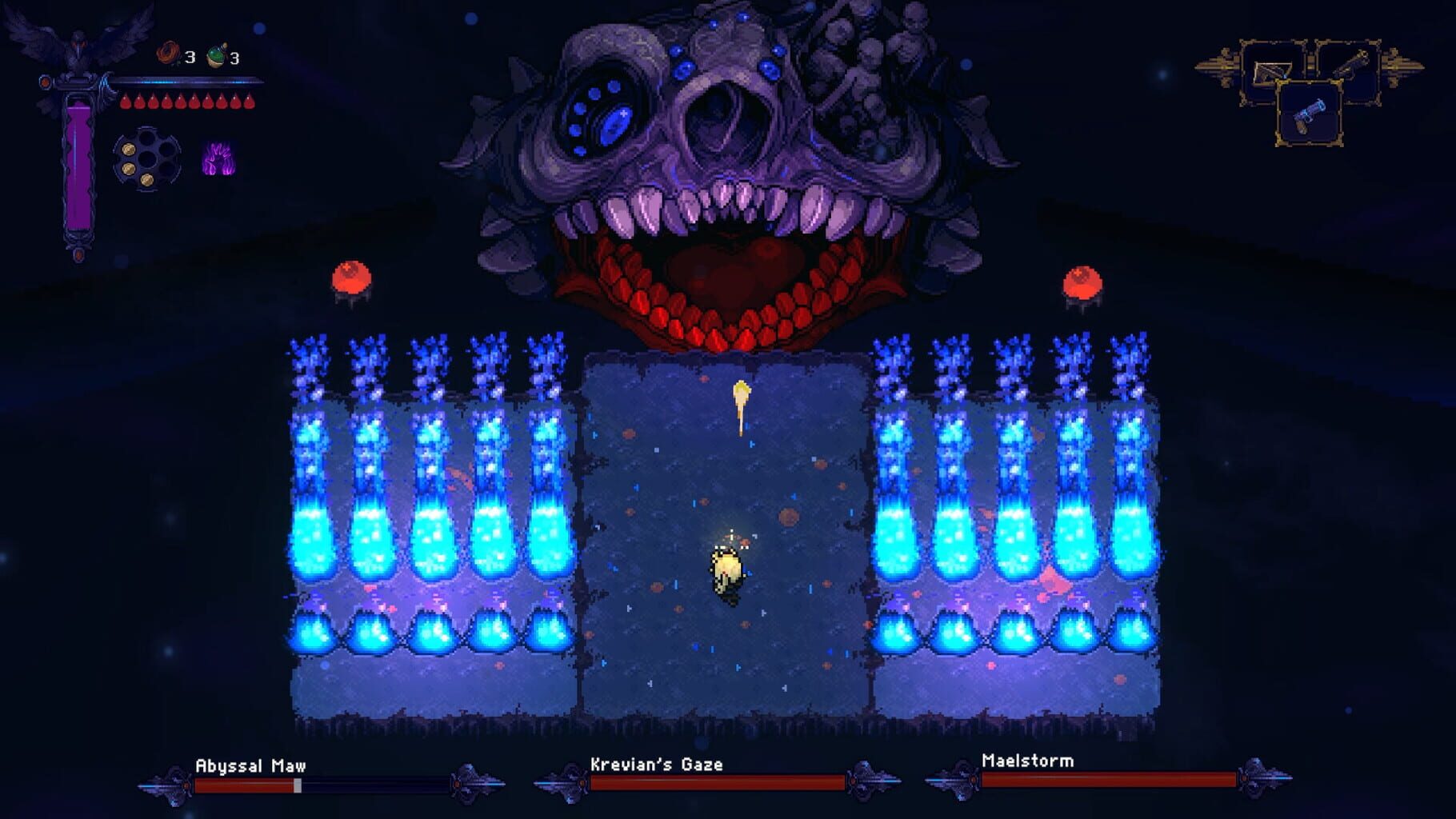Toggle the rose item count display
The image size is (1456, 819).
coord(189,56)
